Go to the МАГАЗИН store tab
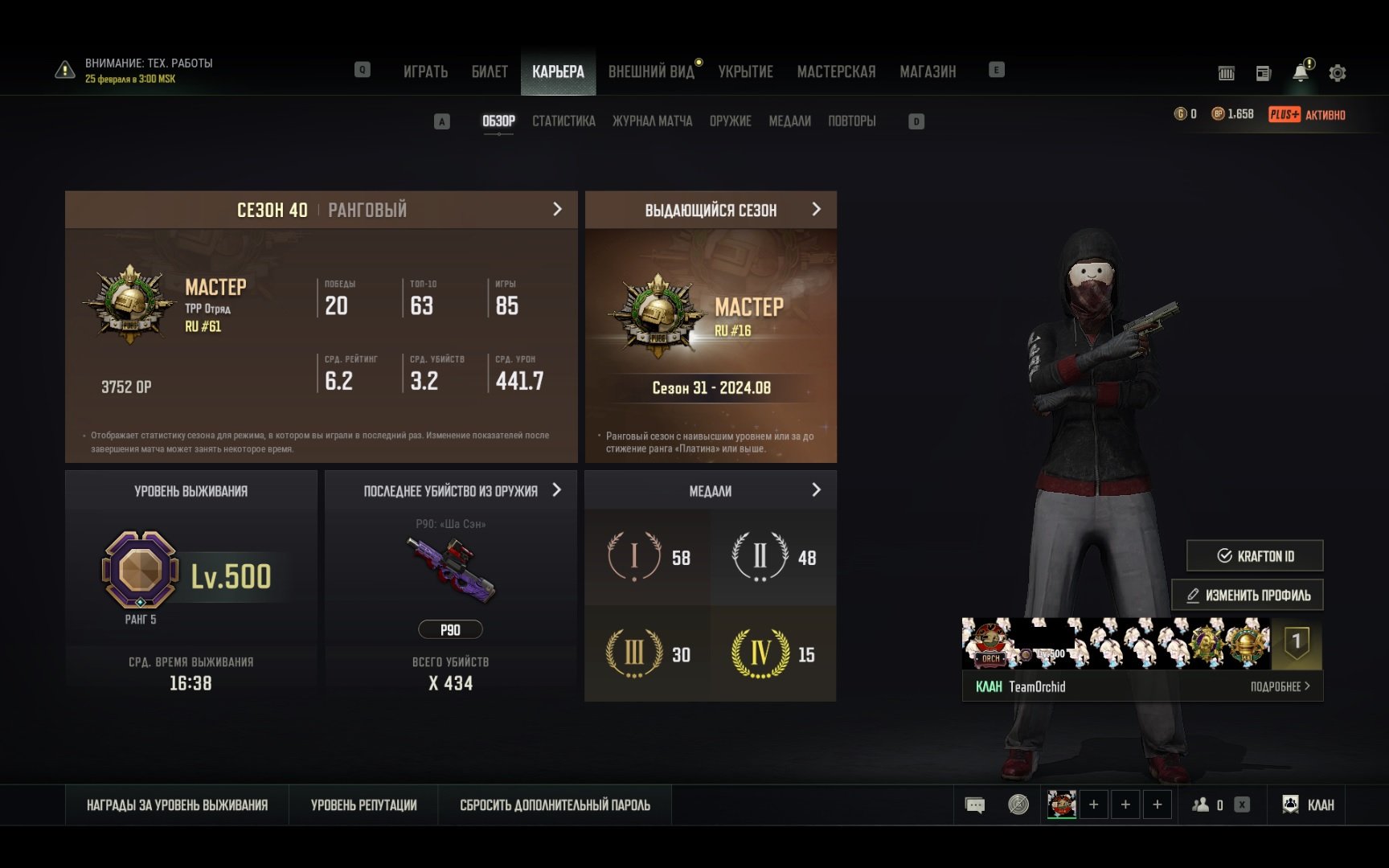 point(928,72)
